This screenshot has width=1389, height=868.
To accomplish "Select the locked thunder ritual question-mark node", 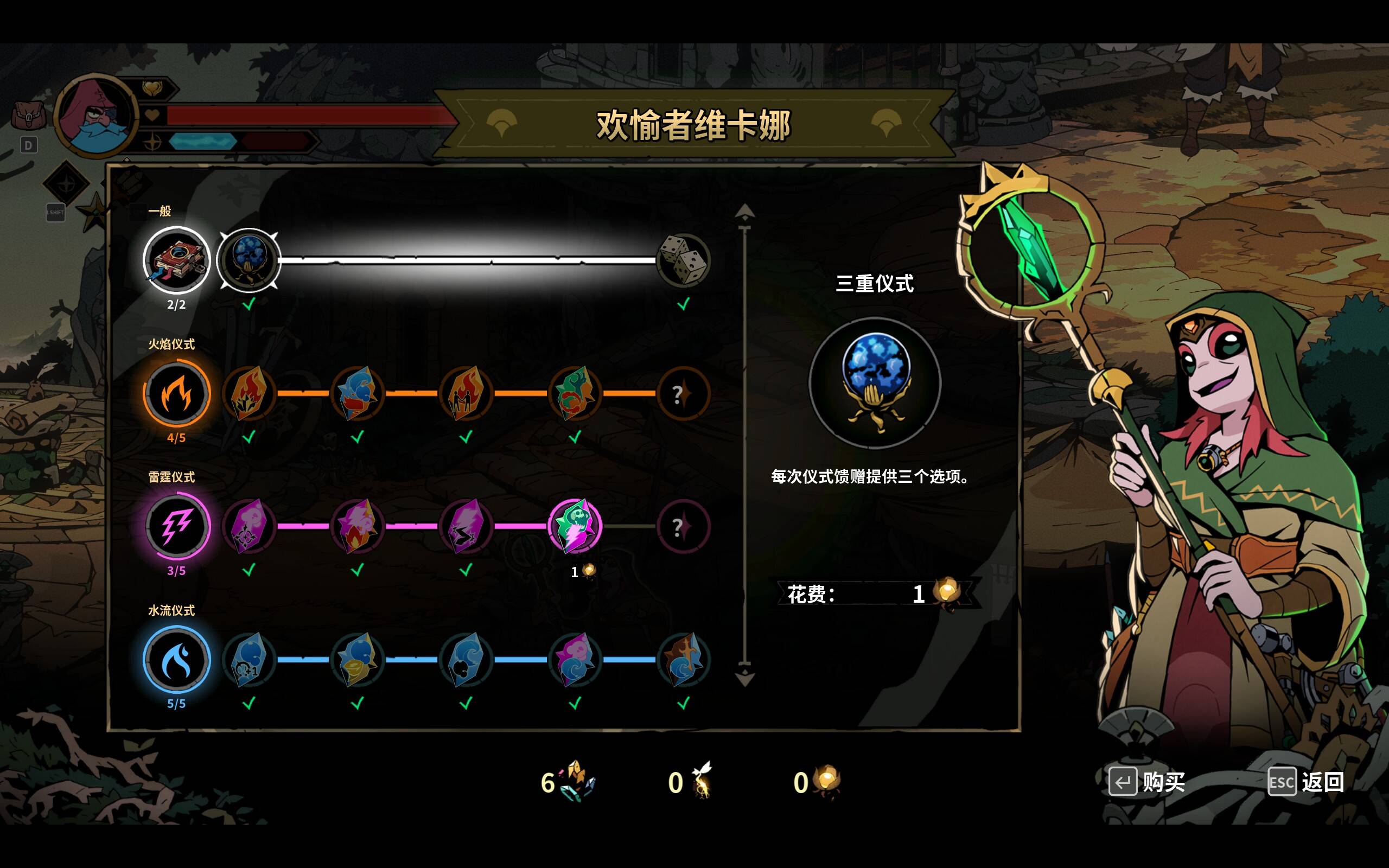I will [x=683, y=526].
